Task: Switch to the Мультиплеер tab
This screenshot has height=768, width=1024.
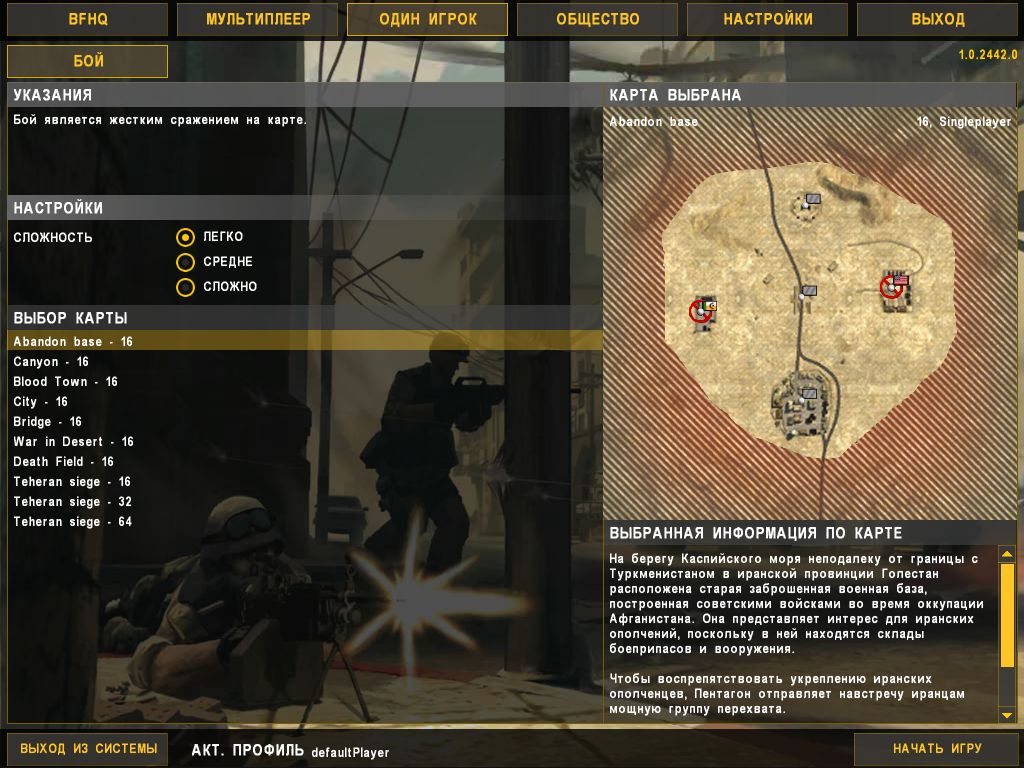Action: [258, 19]
